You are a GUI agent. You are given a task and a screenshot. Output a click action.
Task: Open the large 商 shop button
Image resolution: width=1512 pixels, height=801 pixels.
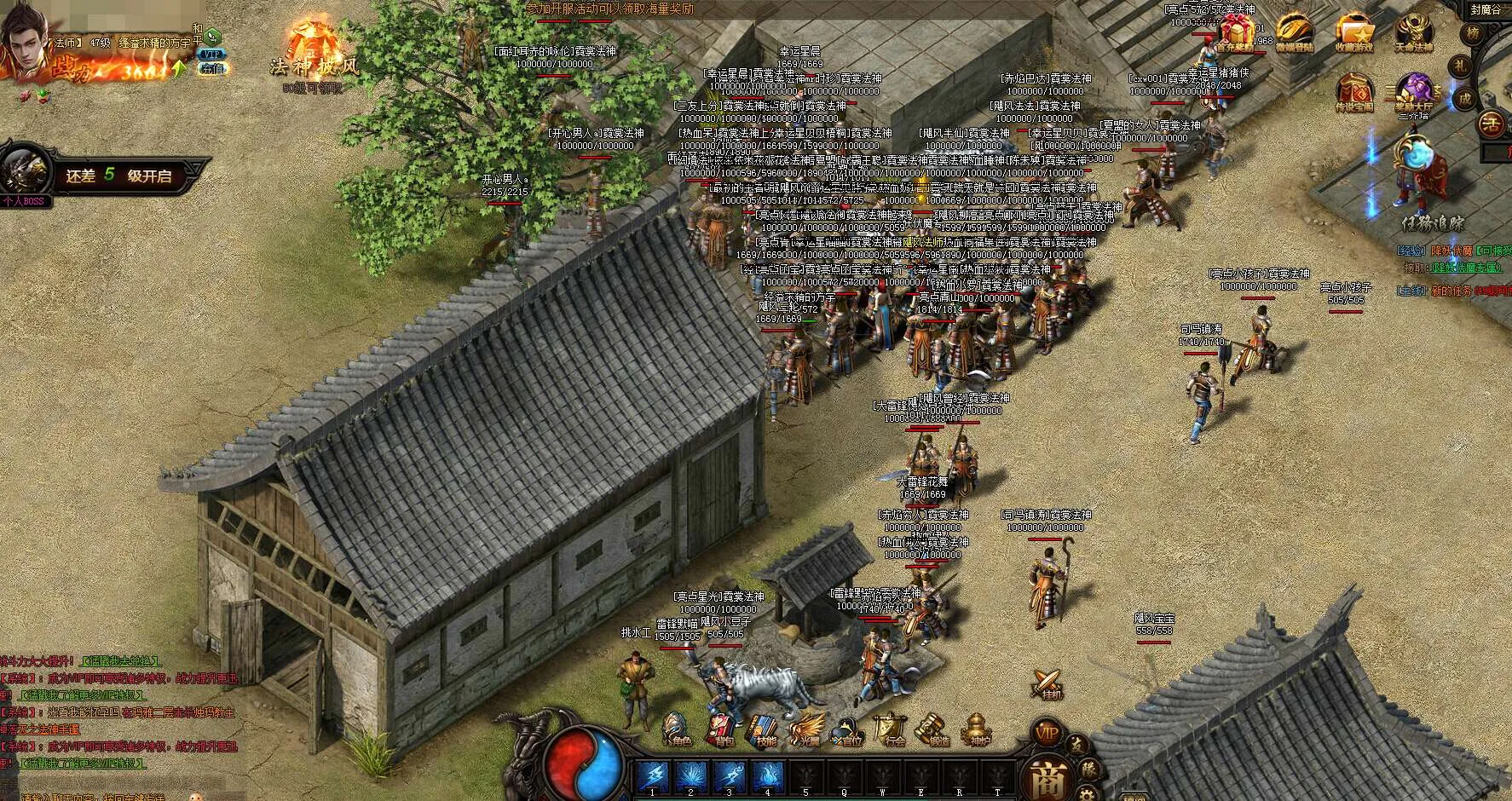click(1046, 777)
